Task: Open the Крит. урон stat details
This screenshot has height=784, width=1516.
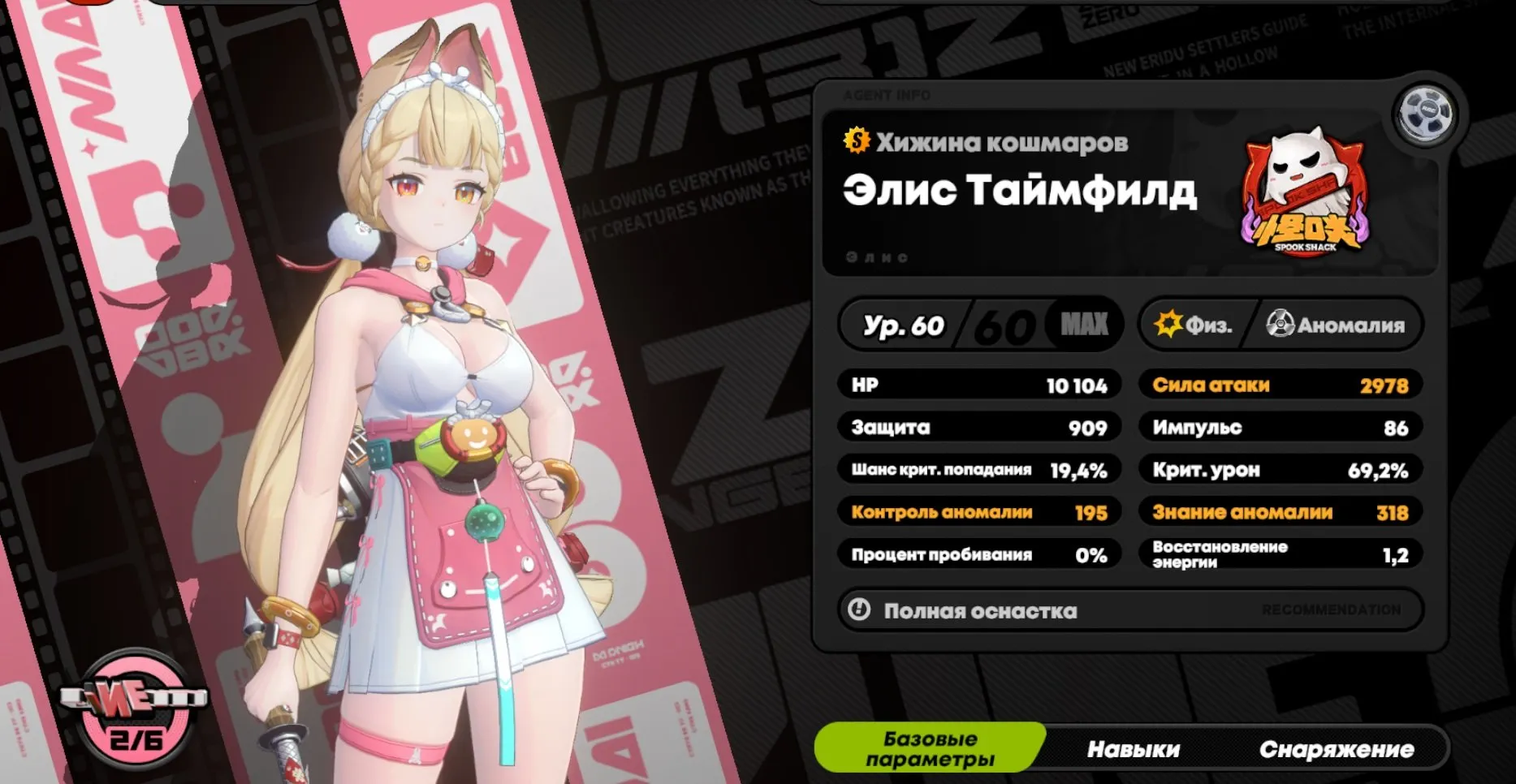Action: [x=1279, y=469]
